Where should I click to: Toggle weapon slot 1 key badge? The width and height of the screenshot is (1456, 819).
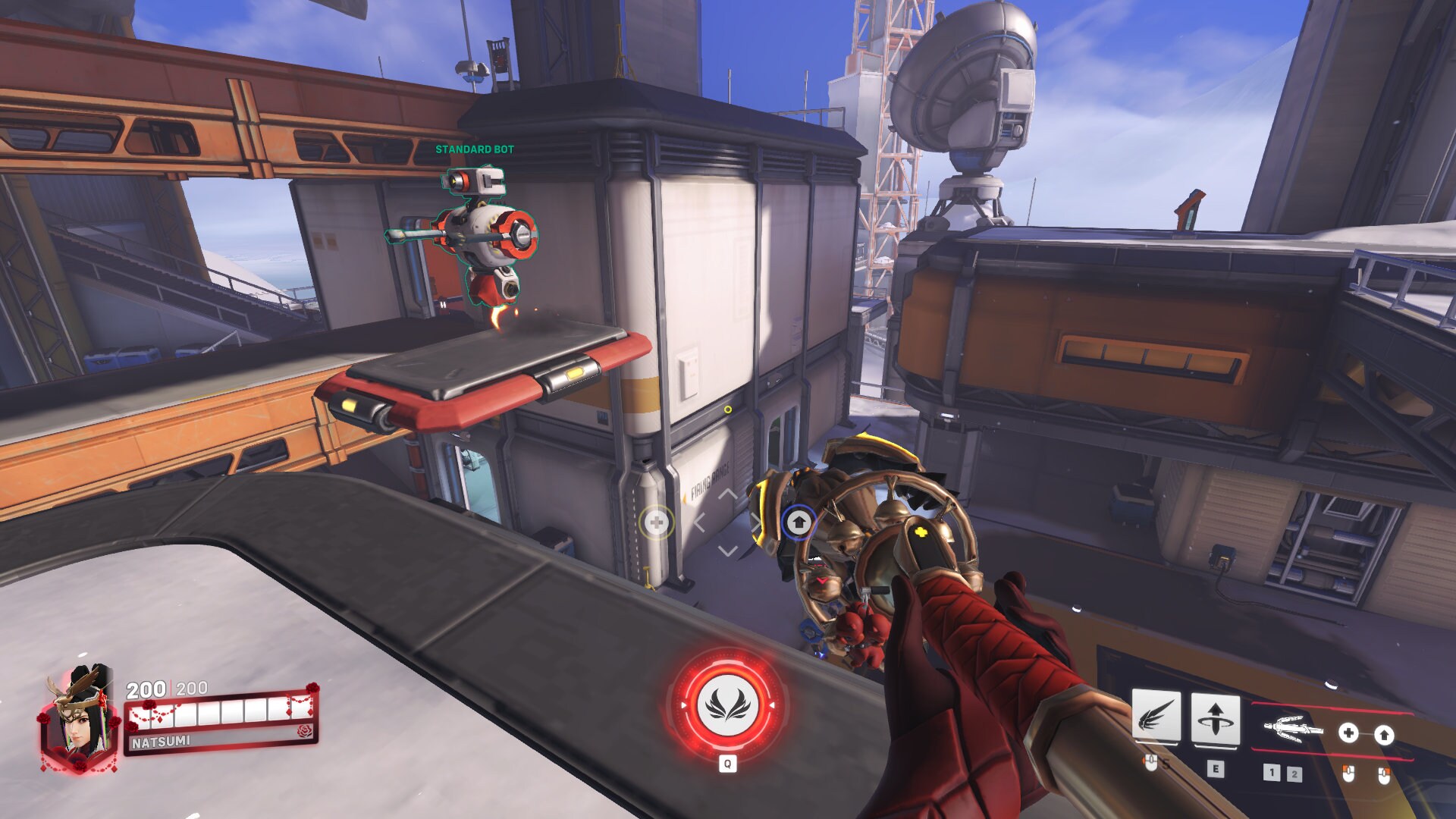pyautogui.click(x=1272, y=774)
